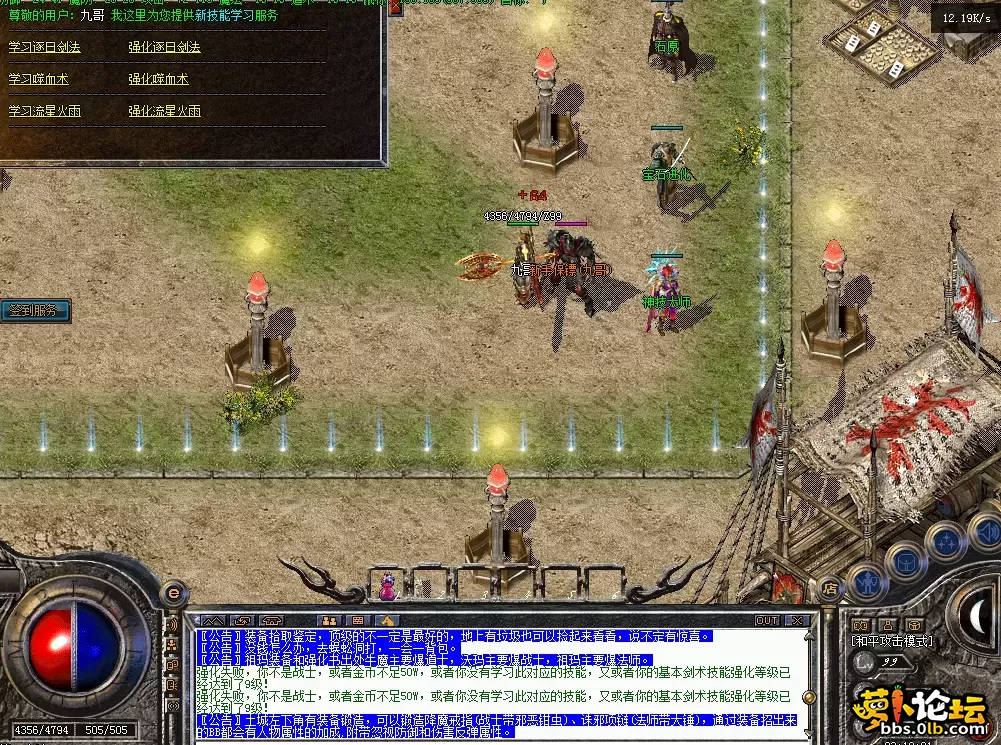
Task: Click the chat scrollbar handle
Action: pos(808,696)
